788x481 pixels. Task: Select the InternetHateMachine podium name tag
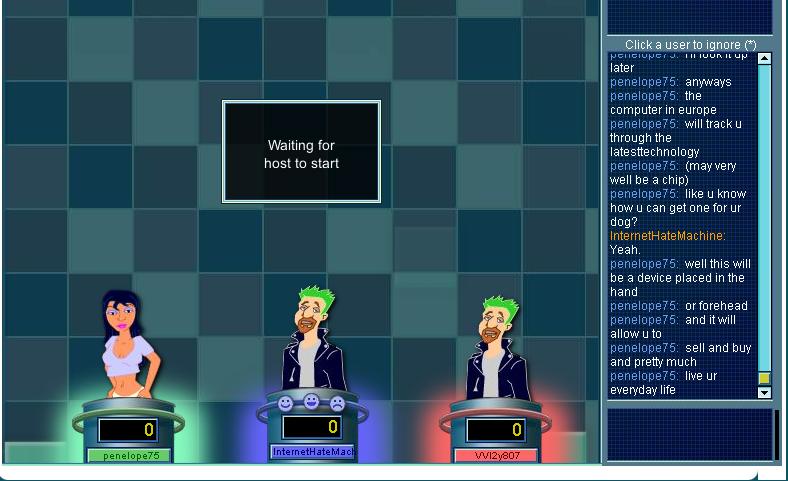click(x=313, y=452)
